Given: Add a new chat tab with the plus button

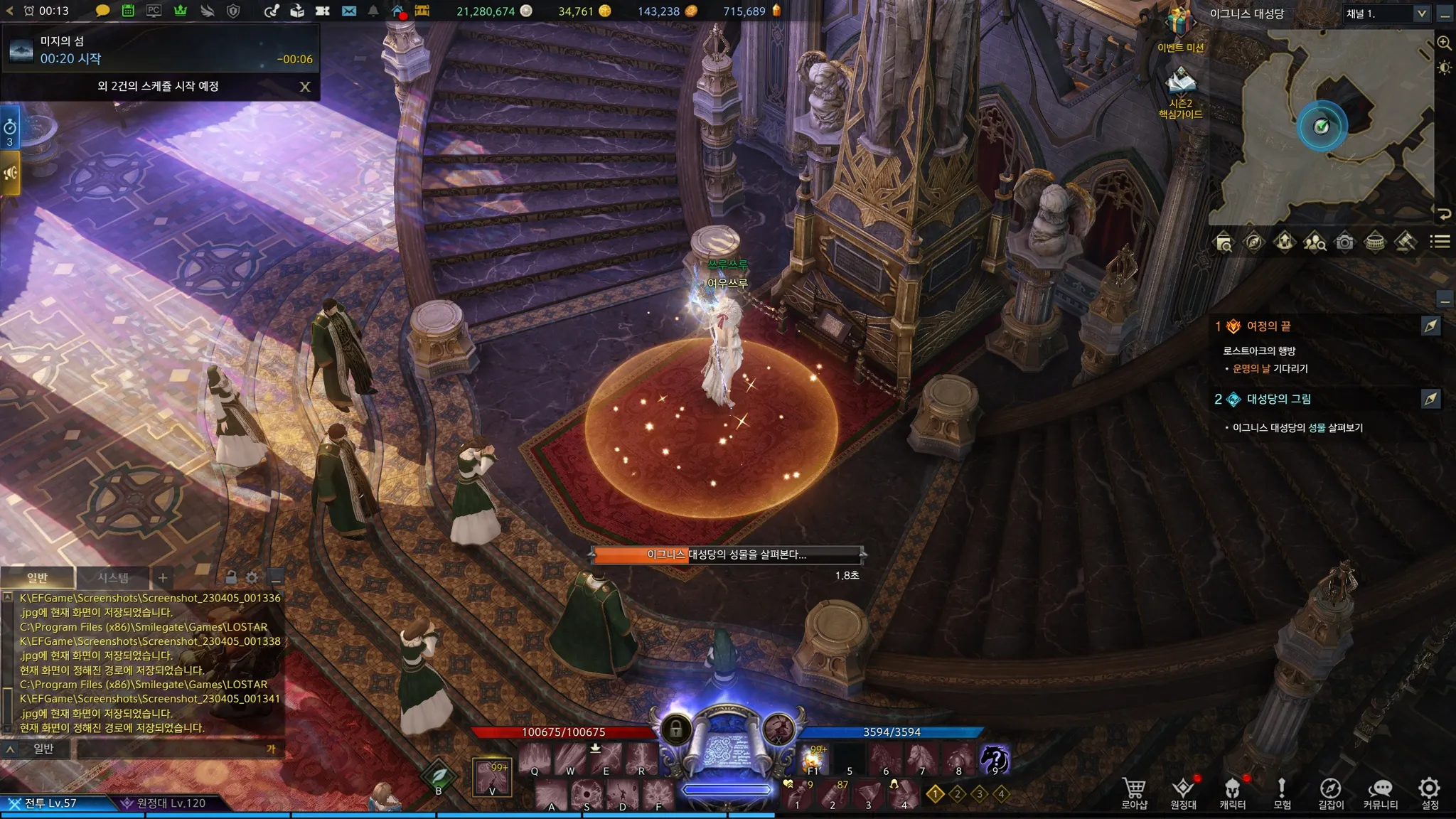Looking at the screenshot, I should pyautogui.click(x=163, y=577).
